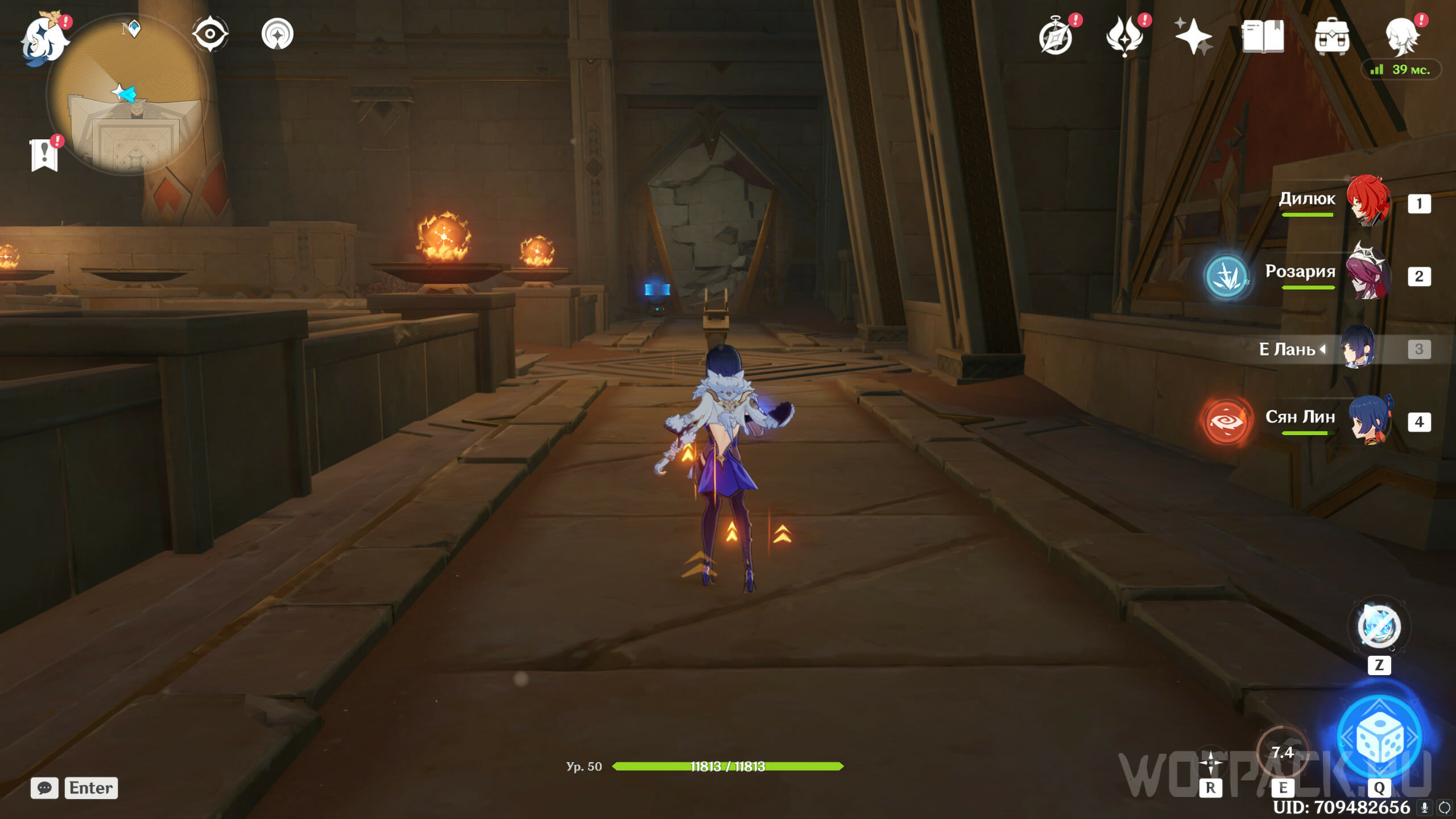Open the quest navigation round icon
This screenshot has width=1456, height=819.
coord(278,34)
